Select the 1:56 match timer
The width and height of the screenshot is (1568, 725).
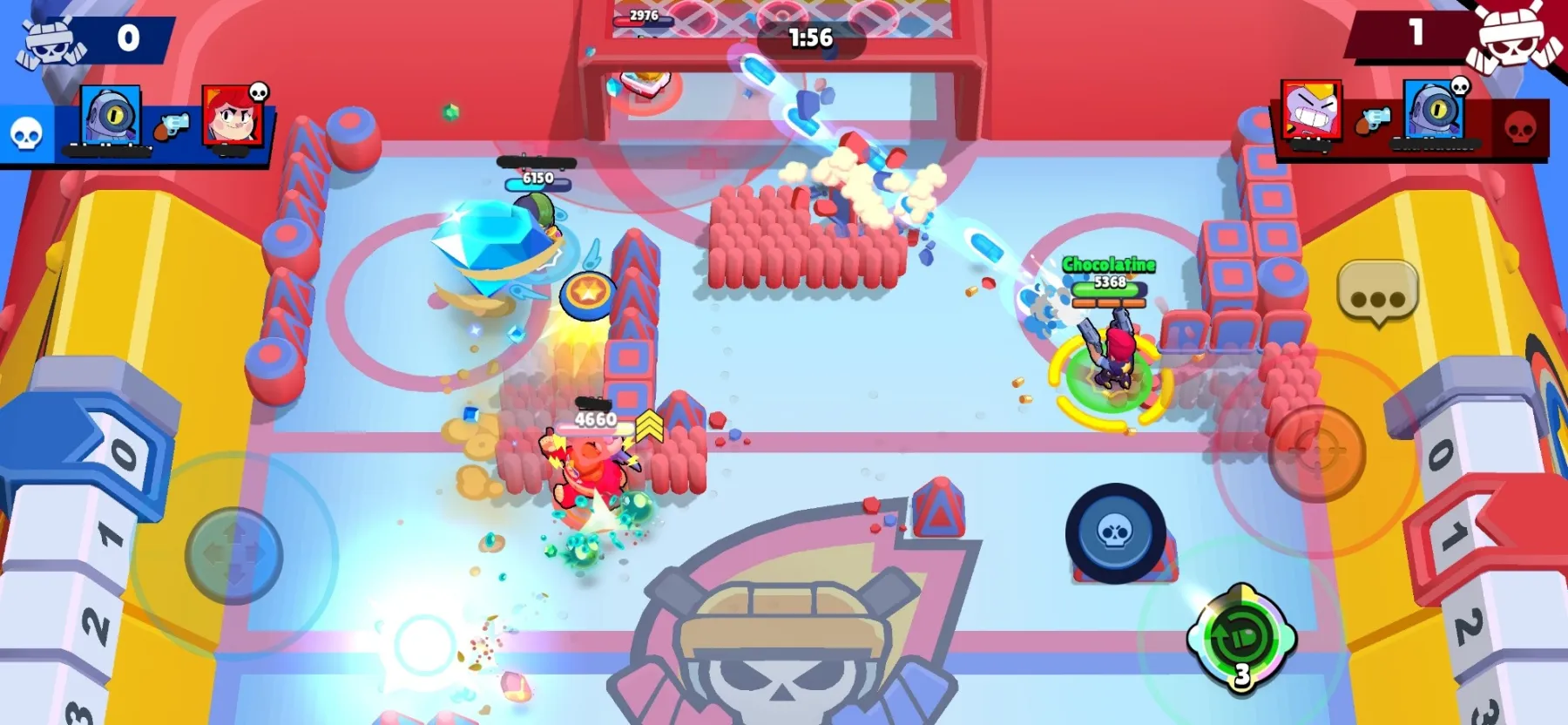coord(810,38)
